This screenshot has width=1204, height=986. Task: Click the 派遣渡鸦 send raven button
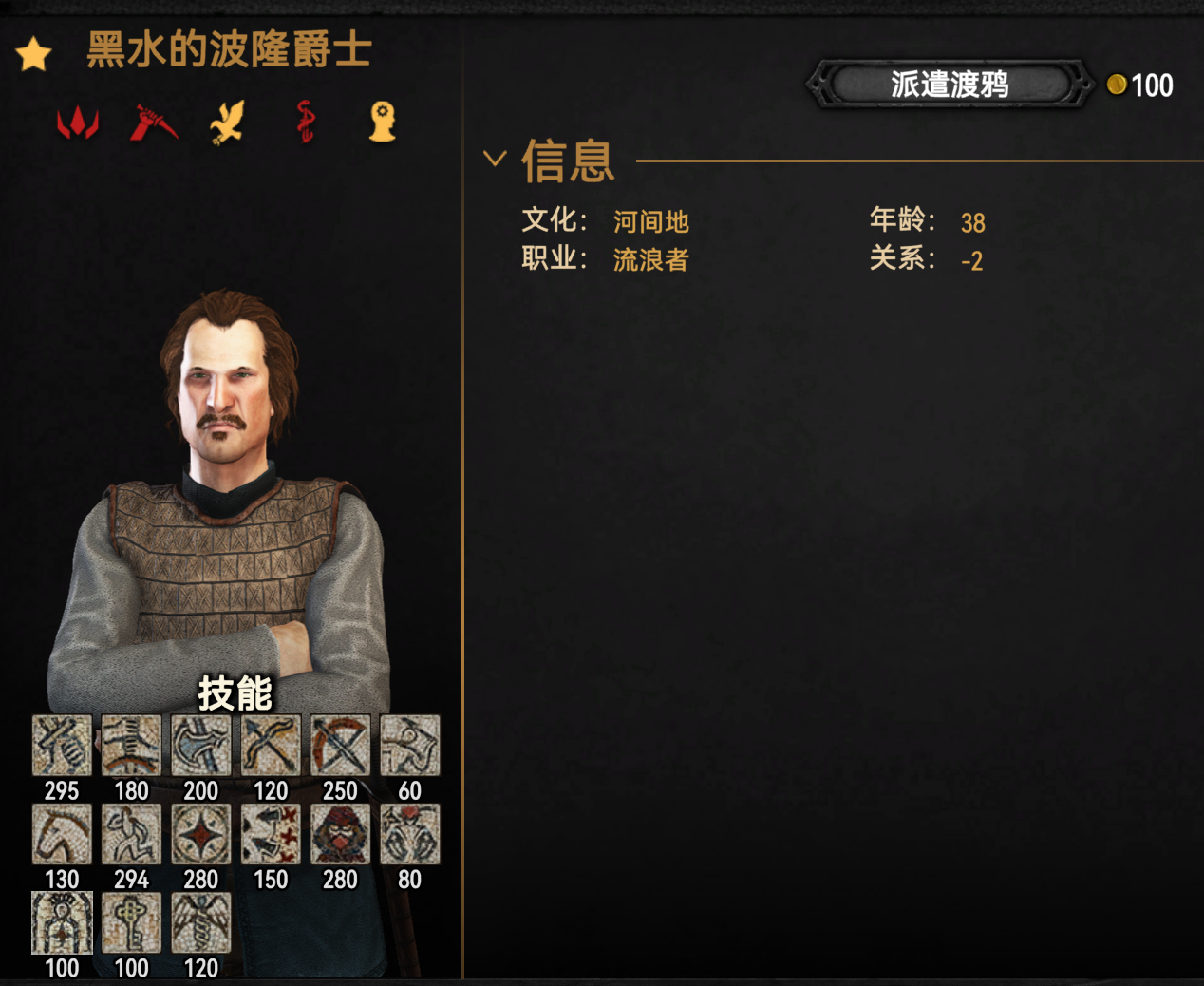(950, 85)
